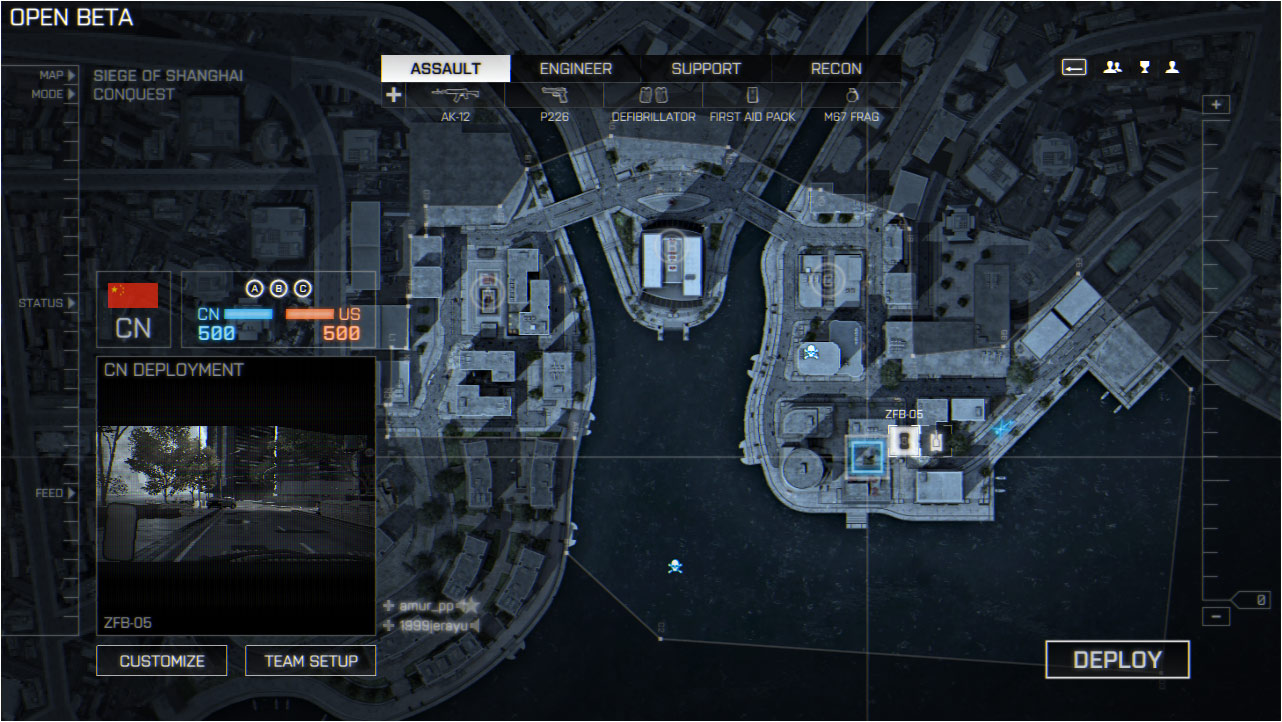Select the Engineer class tab
1282x722 pixels.
(x=576, y=69)
